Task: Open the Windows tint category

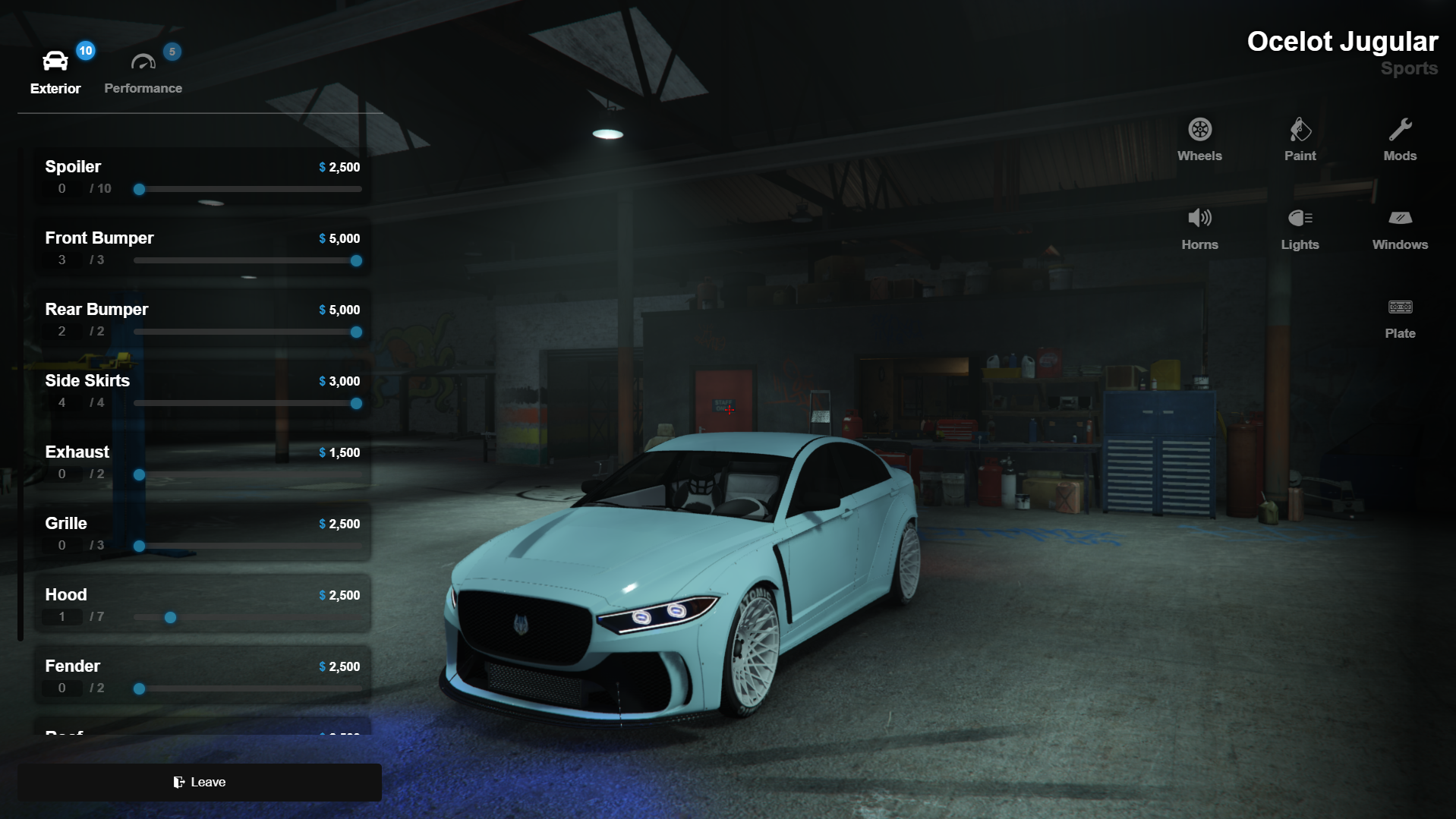Action: click(x=1400, y=228)
